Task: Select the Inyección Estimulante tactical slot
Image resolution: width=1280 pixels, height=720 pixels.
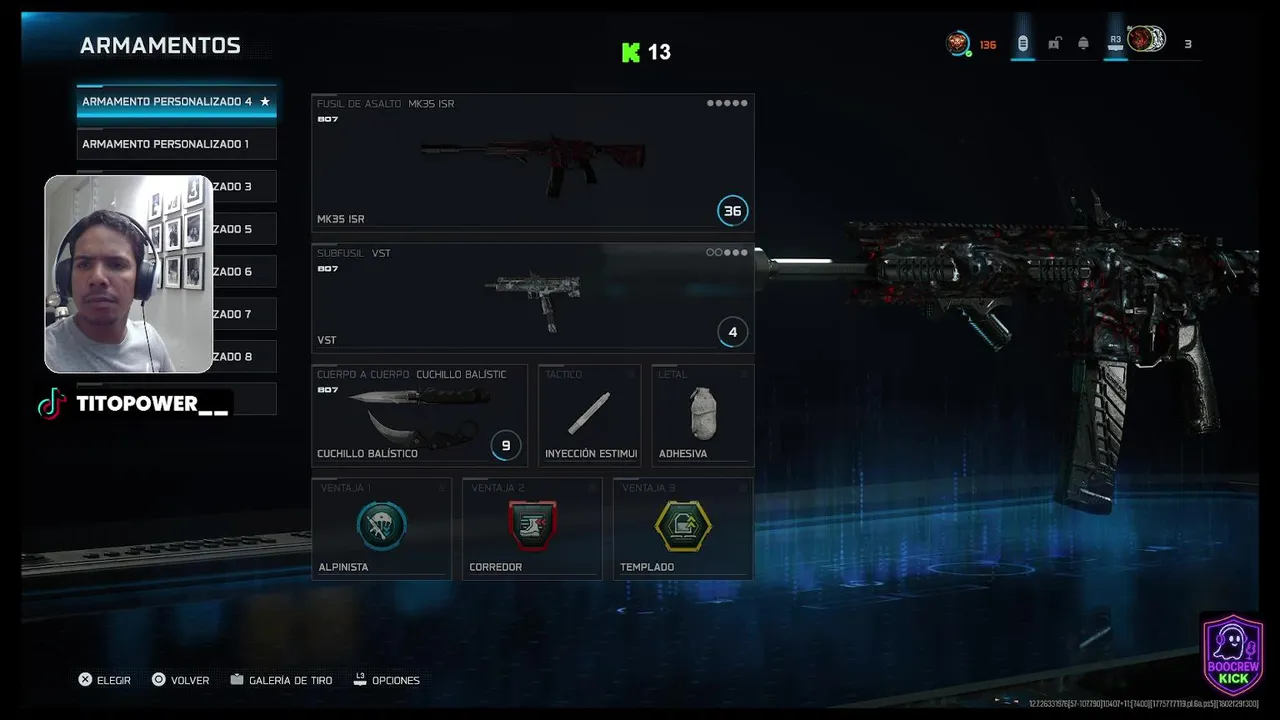Action: [590, 415]
